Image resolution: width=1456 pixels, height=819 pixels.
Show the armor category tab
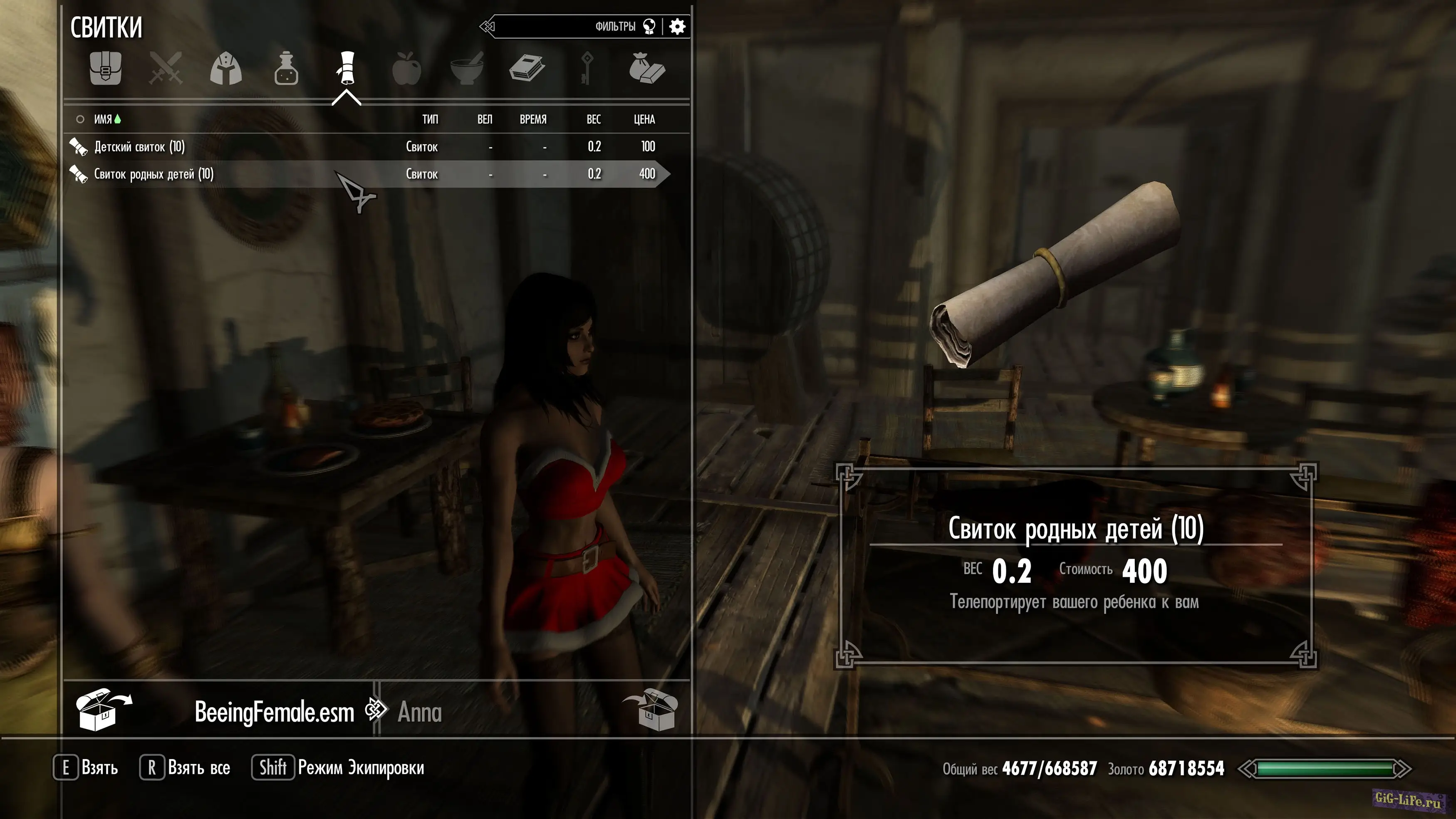[226, 69]
